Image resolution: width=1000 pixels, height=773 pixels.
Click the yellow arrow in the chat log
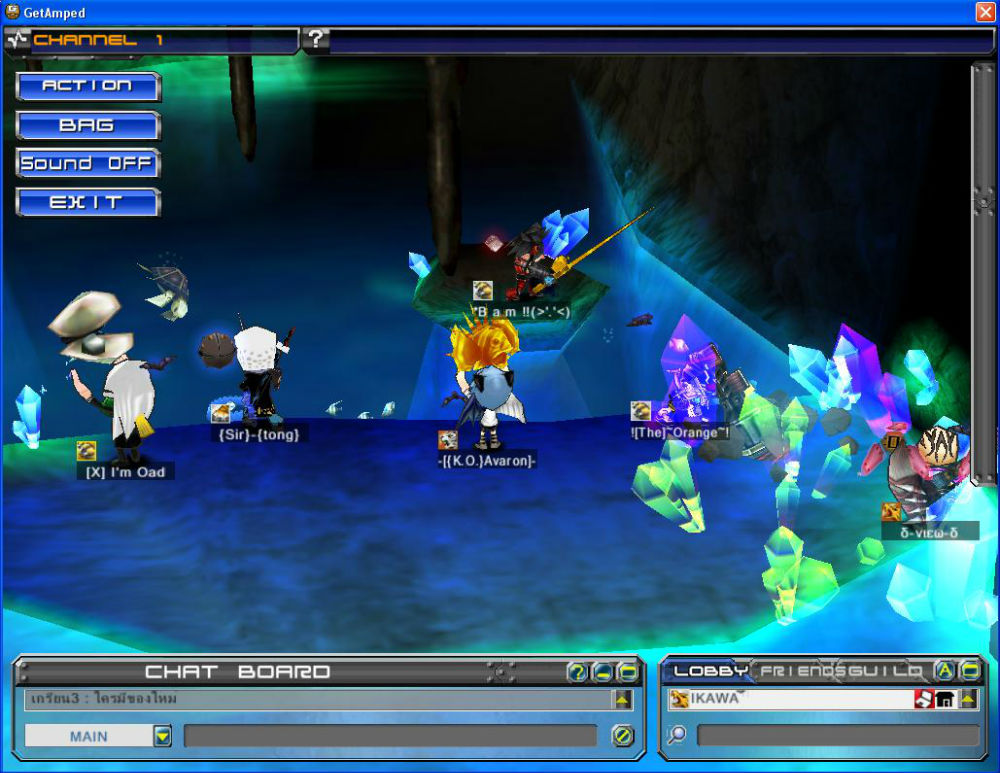click(622, 700)
